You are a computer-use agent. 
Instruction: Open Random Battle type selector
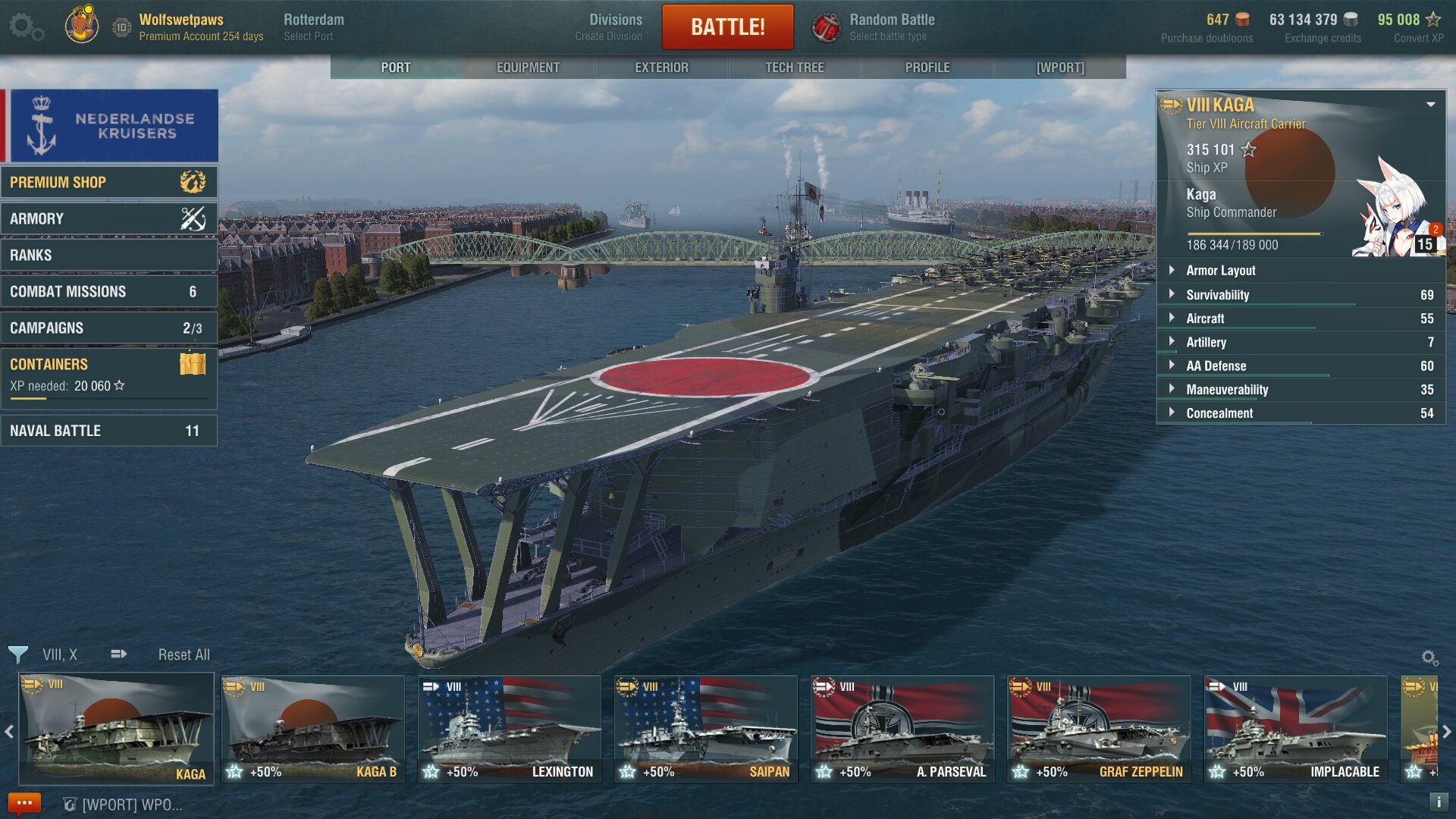tap(891, 27)
